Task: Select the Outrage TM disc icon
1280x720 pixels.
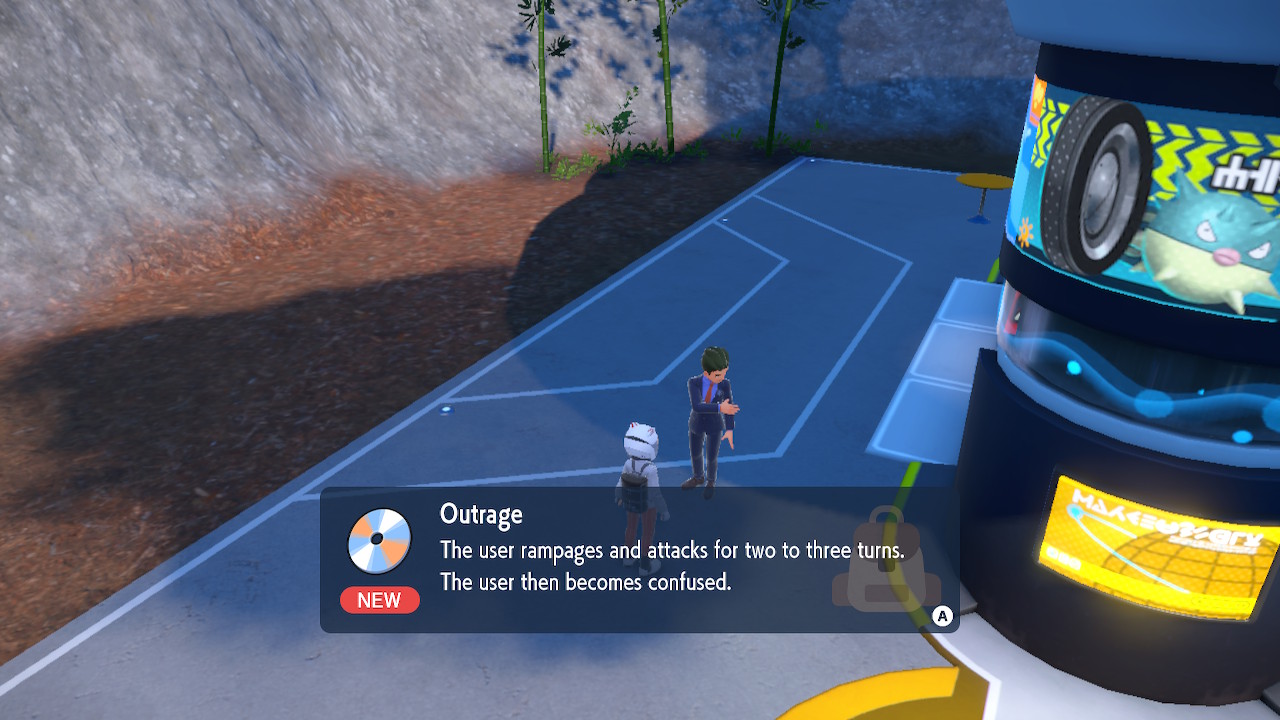Action: [378, 540]
